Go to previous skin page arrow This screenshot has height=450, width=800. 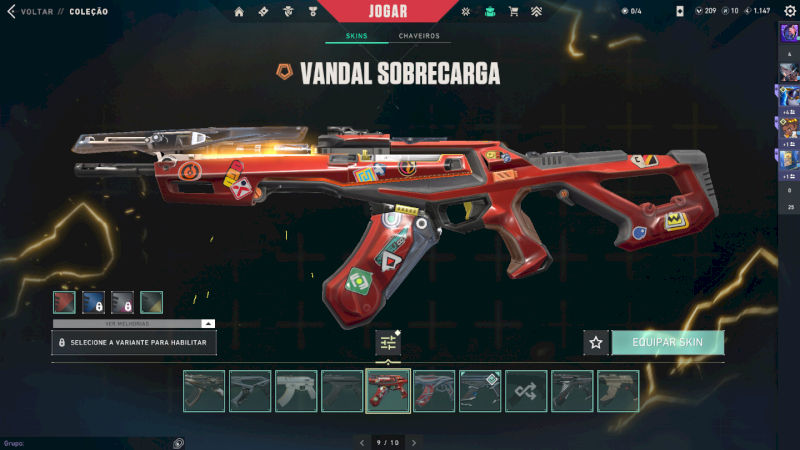point(362,442)
